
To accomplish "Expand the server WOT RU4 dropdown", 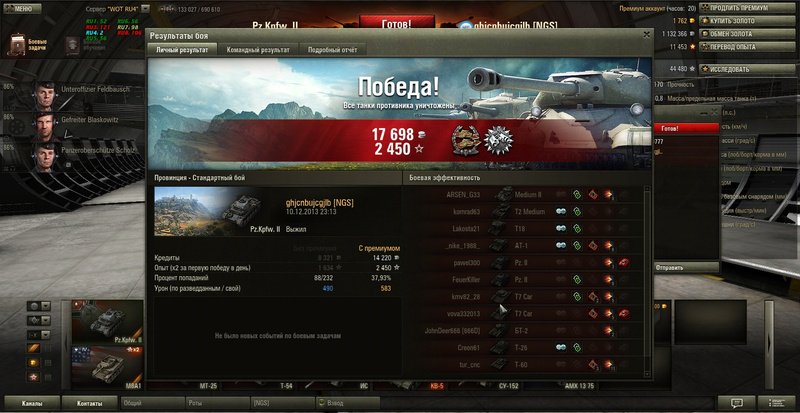I will coord(145,7).
